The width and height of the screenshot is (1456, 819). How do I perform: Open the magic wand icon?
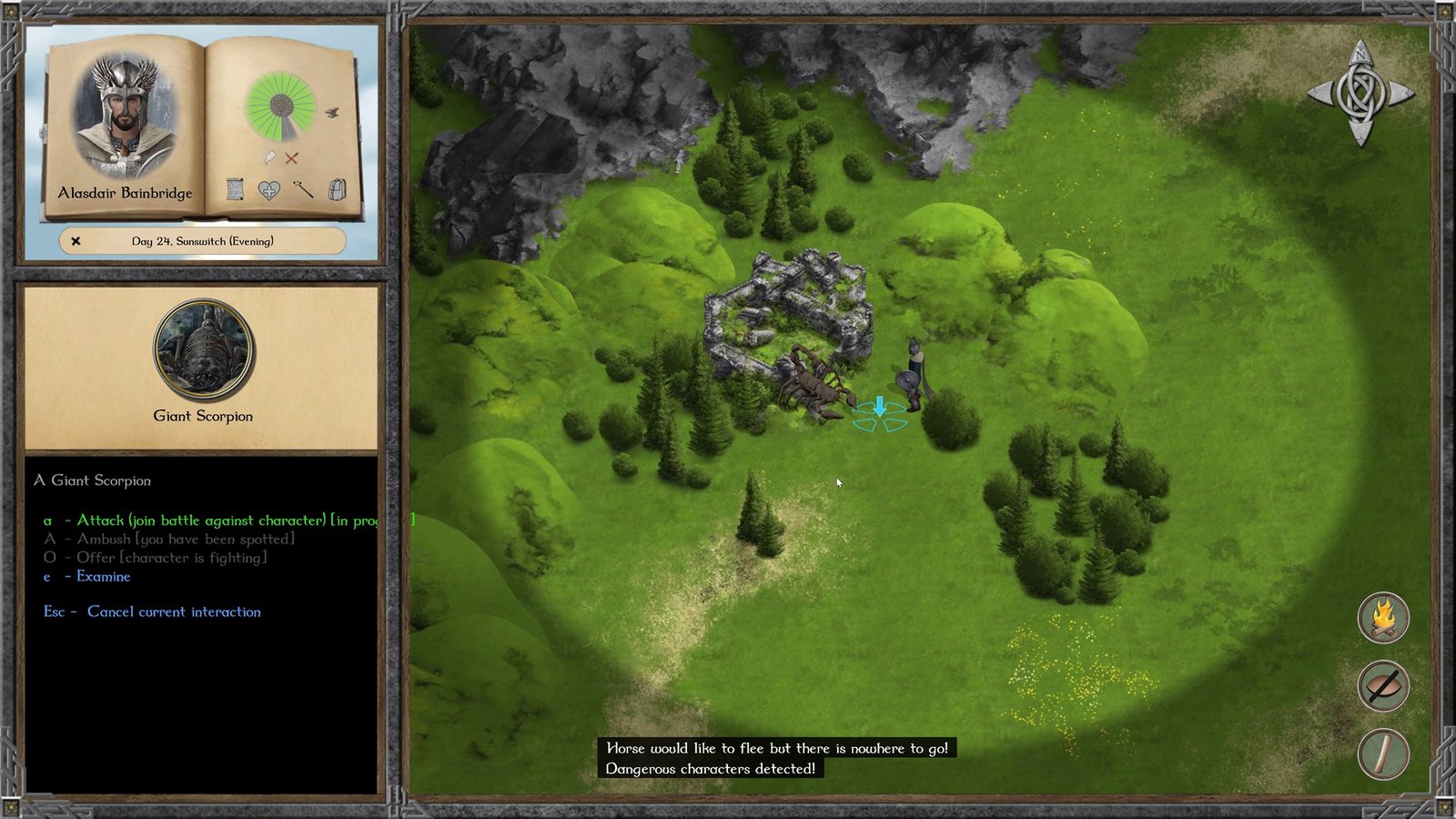303,189
